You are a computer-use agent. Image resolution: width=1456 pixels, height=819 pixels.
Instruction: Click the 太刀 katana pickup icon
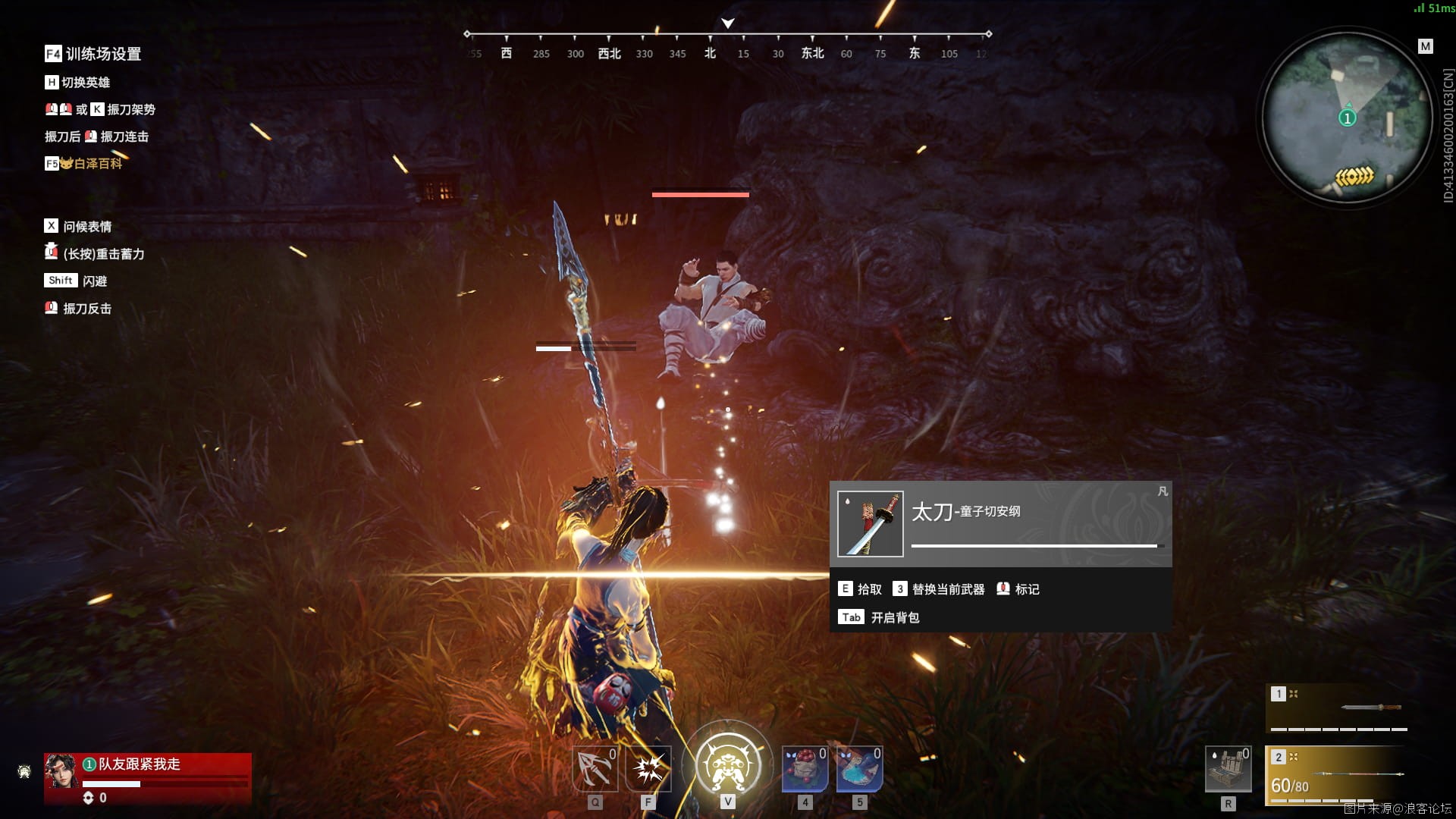tap(870, 524)
